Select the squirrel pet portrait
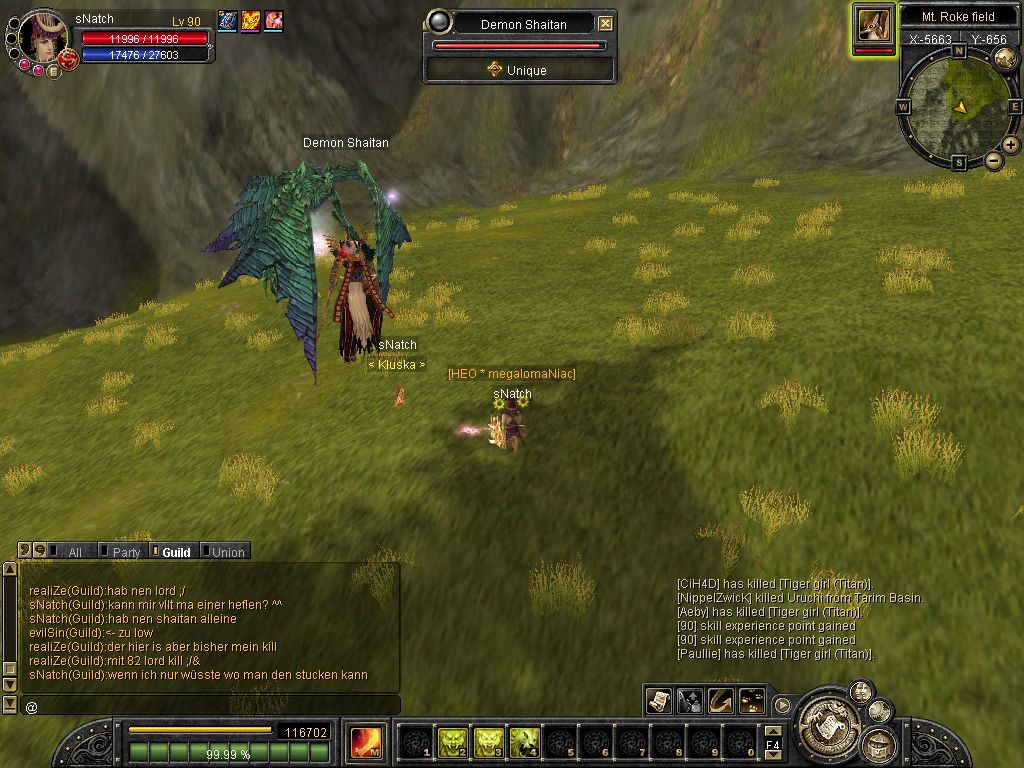This screenshot has width=1024, height=768. click(x=874, y=24)
